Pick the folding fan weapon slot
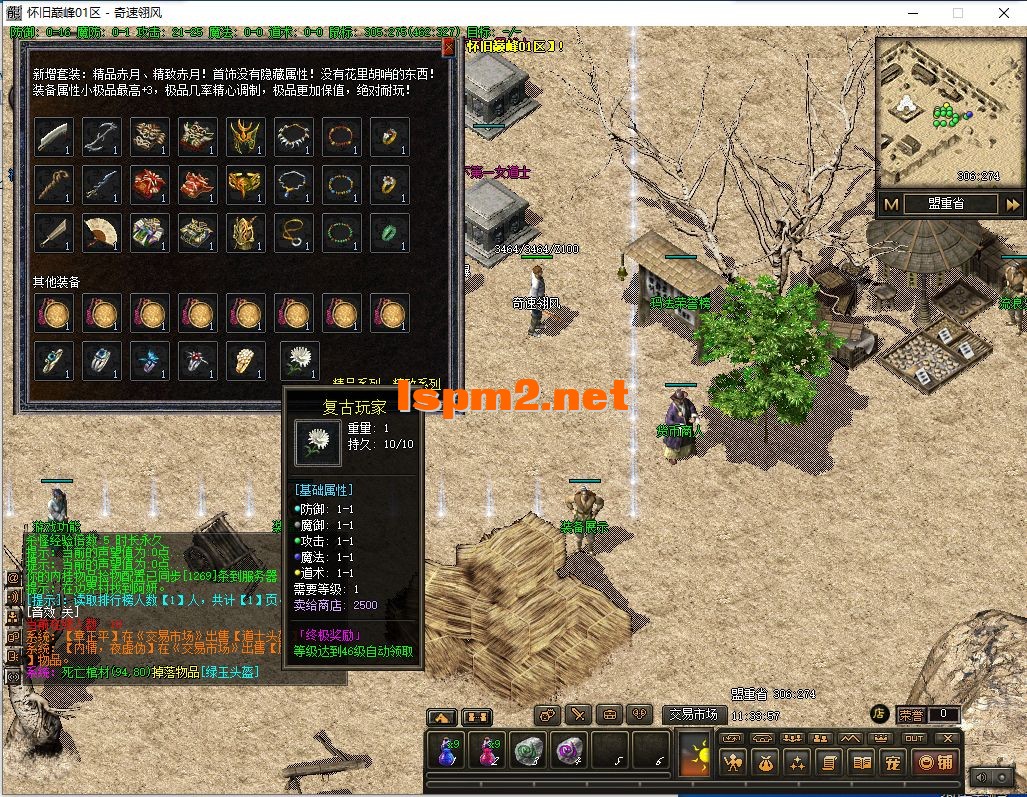This screenshot has height=797, width=1027. pyautogui.click(x=102, y=232)
